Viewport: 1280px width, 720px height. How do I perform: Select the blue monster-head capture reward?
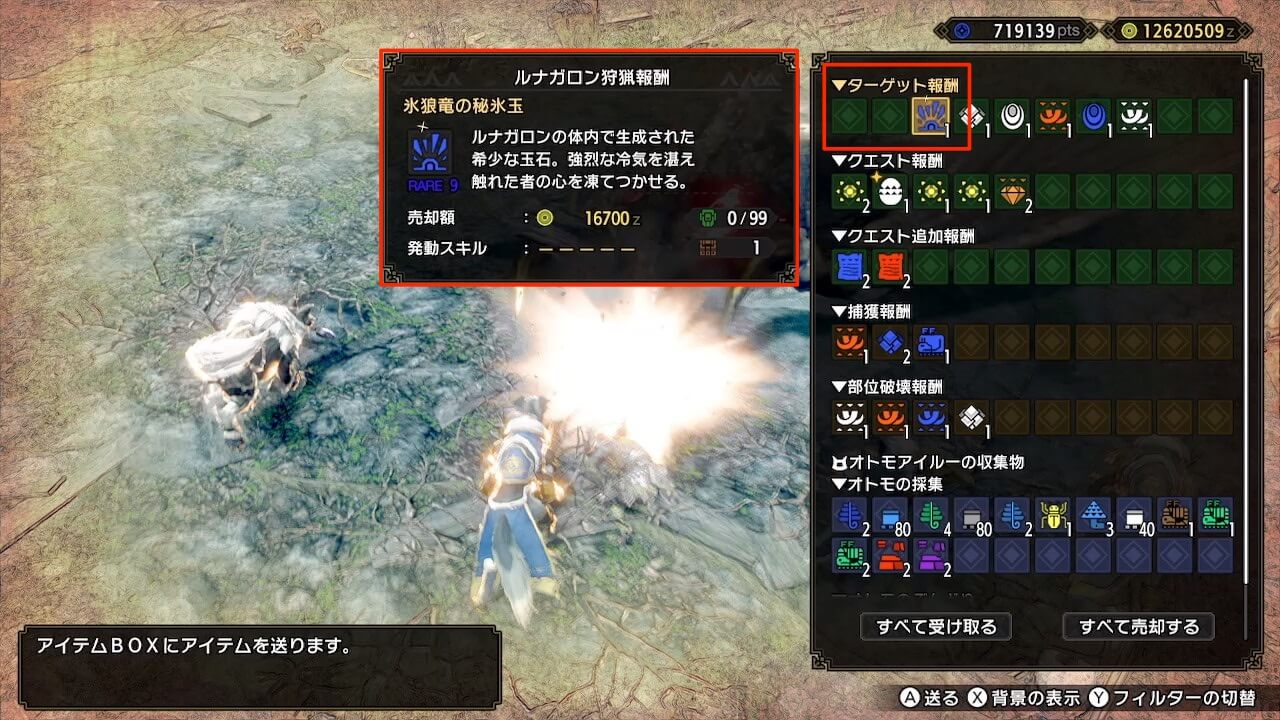tap(931, 342)
